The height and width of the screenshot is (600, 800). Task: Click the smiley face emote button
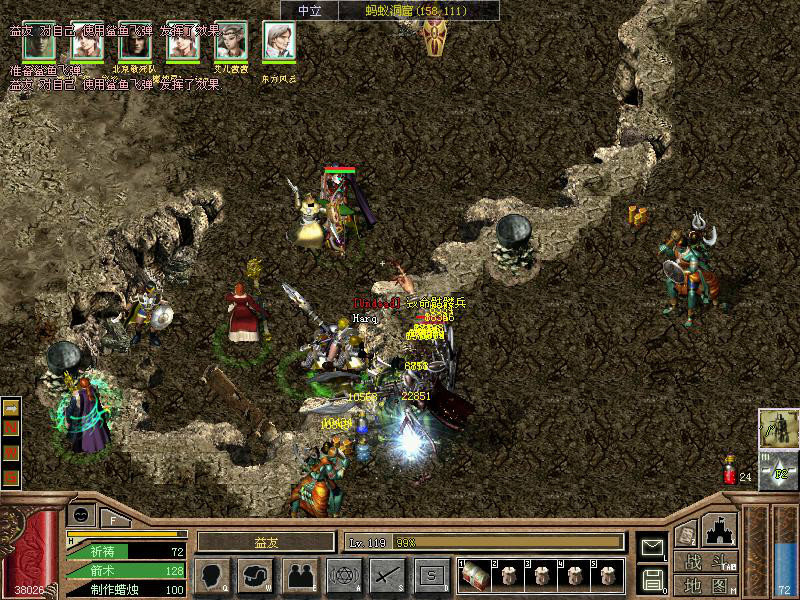point(81,516)
